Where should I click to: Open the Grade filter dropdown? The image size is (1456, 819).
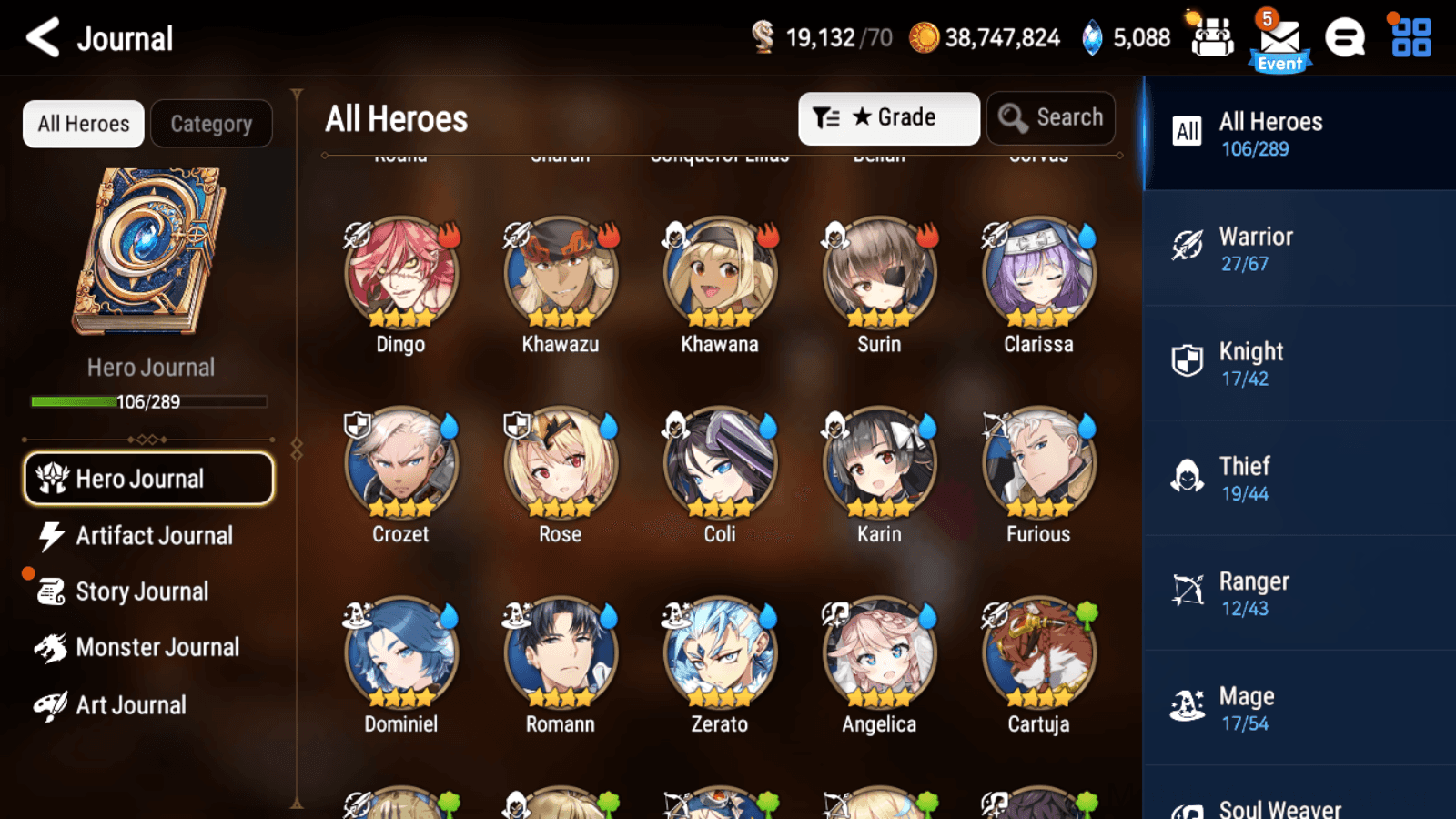click(x=887, y=117)
